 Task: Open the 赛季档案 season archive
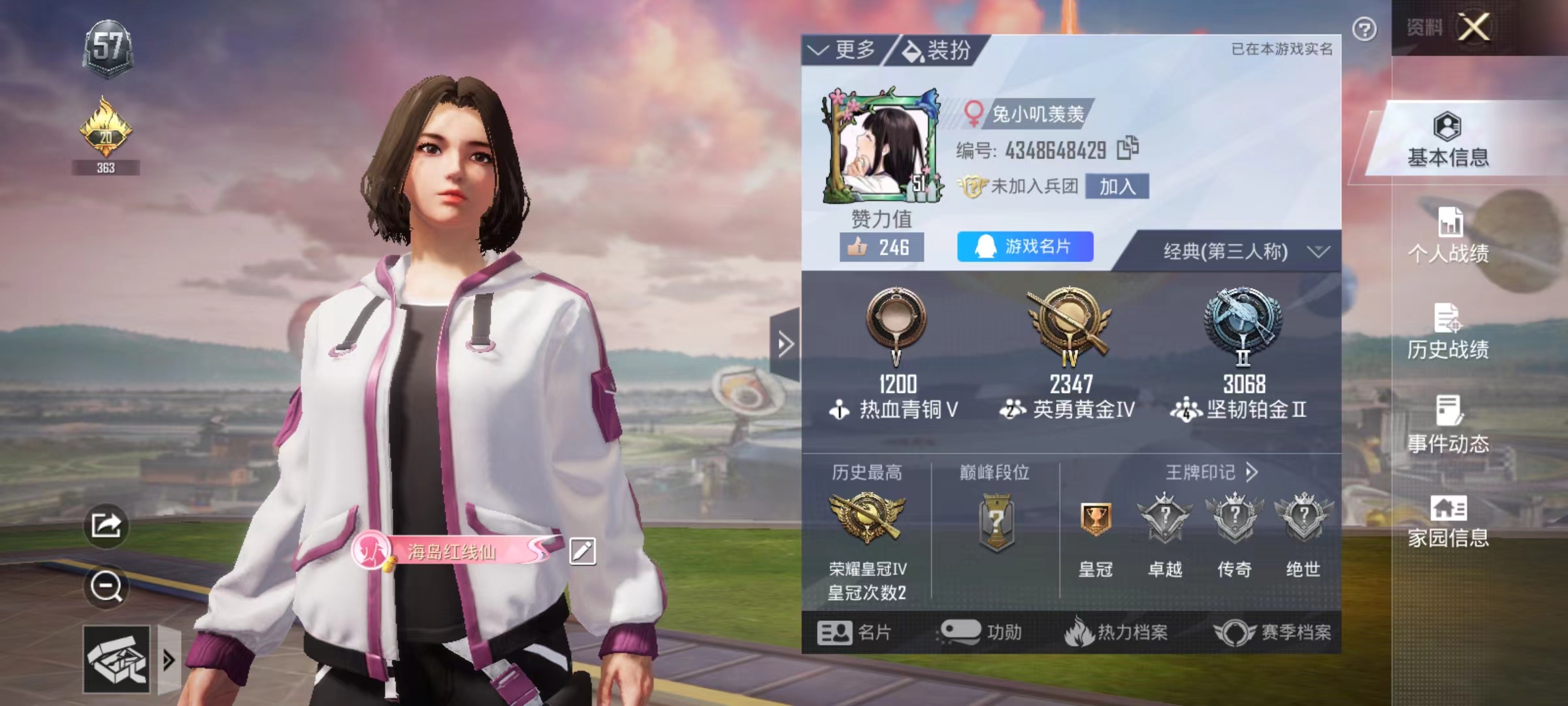(1273, 632)
